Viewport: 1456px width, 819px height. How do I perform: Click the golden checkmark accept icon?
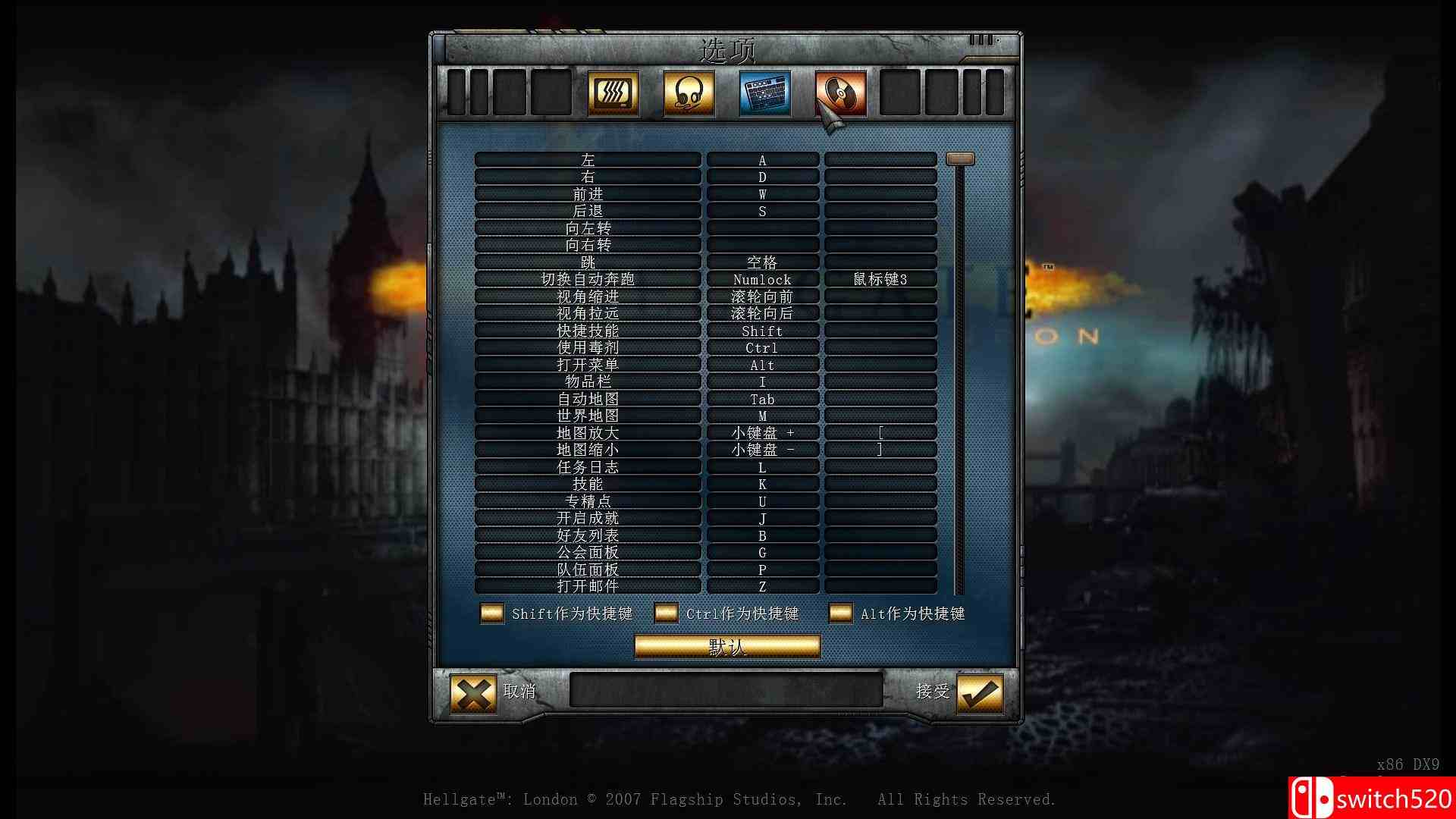click(x=980, y=692)
